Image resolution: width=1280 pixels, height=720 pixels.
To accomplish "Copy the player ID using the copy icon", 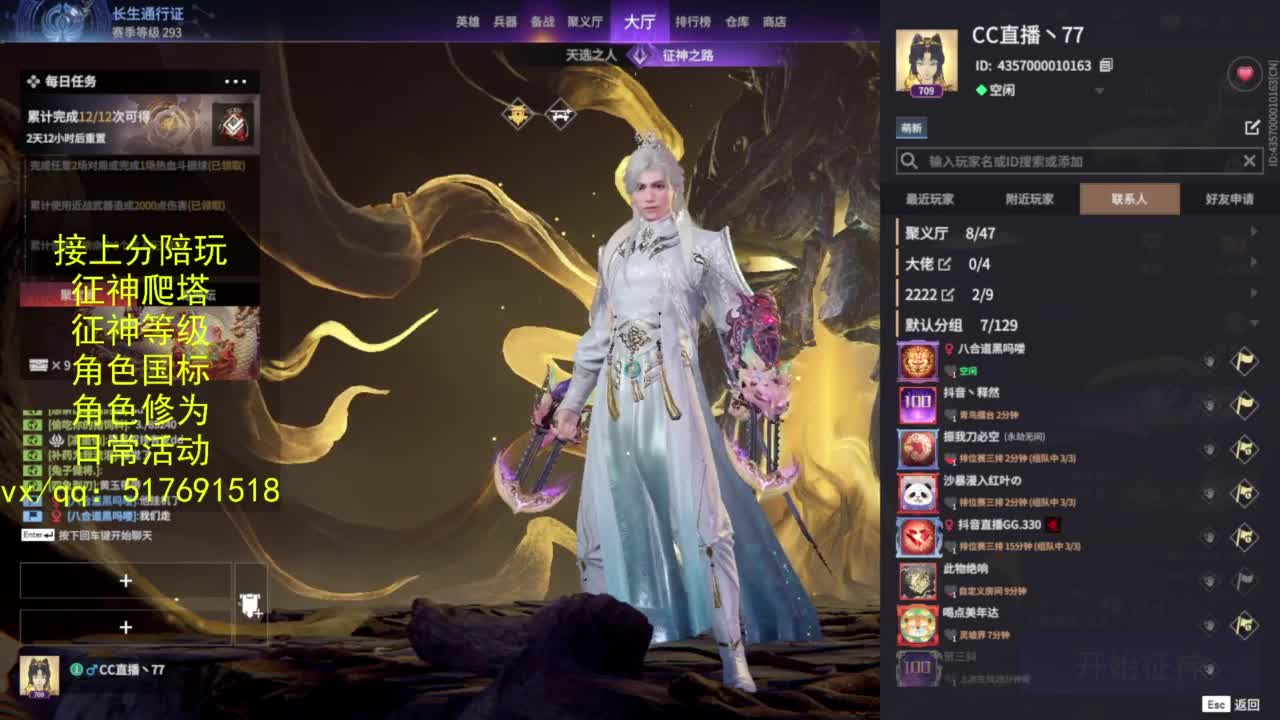I will click(x=1106, y=64).
